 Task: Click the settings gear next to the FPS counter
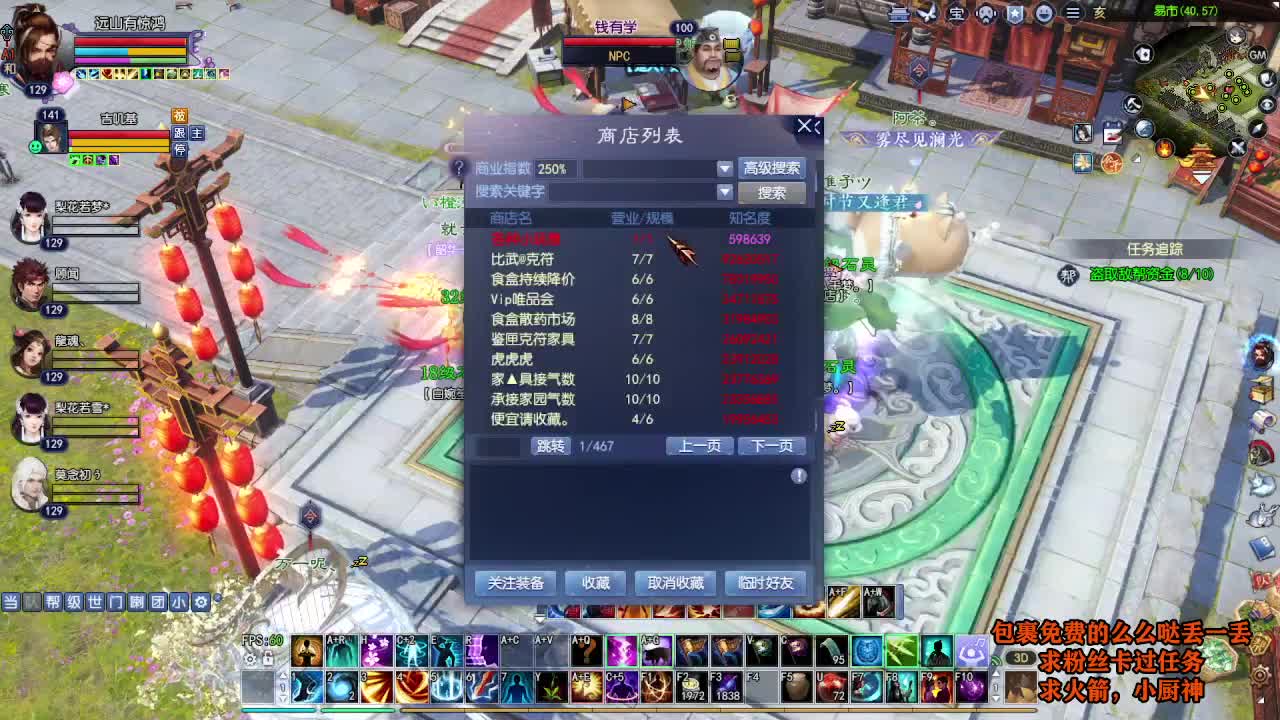click(x=250, y=659)
